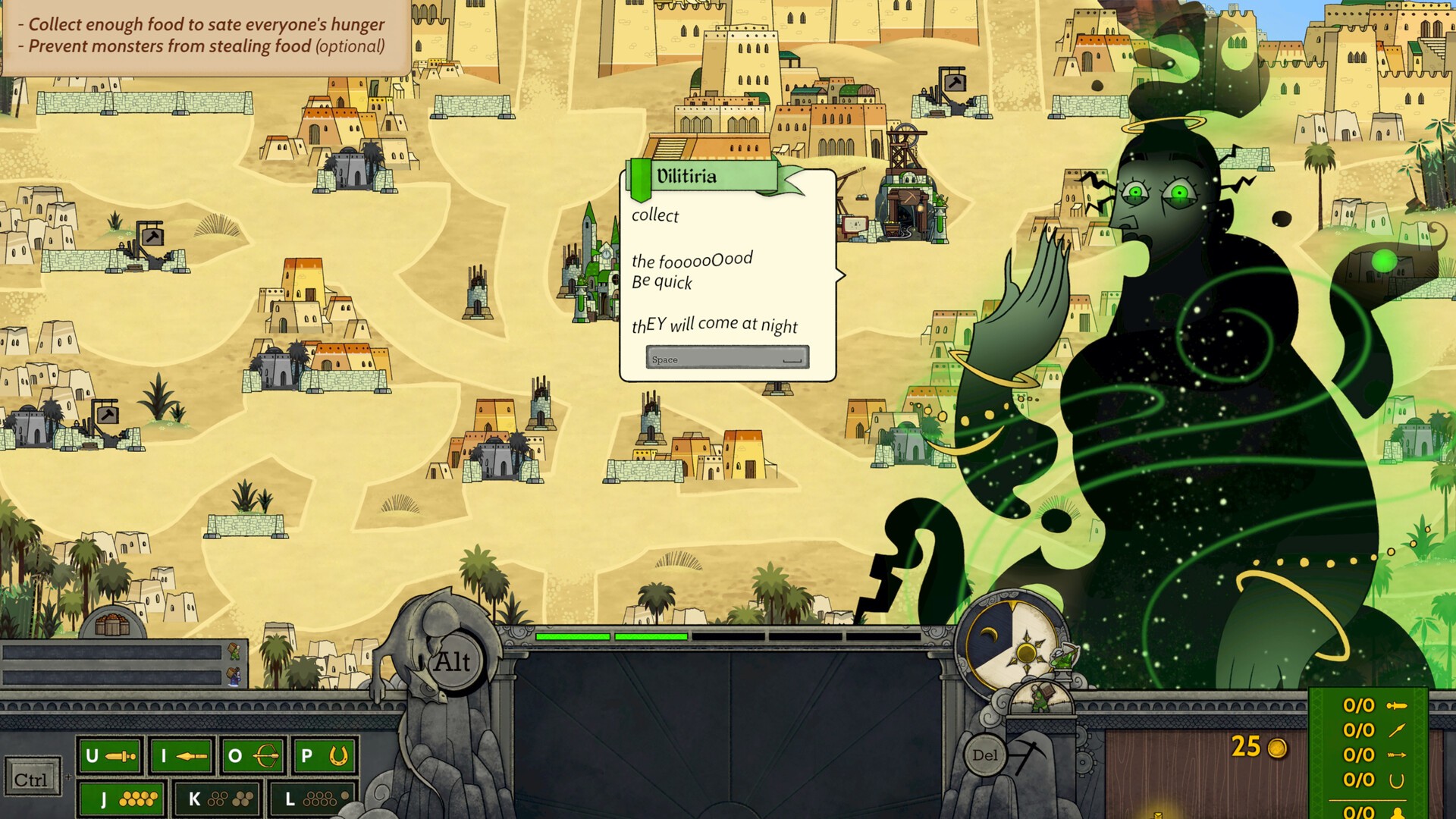
Task: Select the archer unit with hotkey O
Action: coord(251,755)
